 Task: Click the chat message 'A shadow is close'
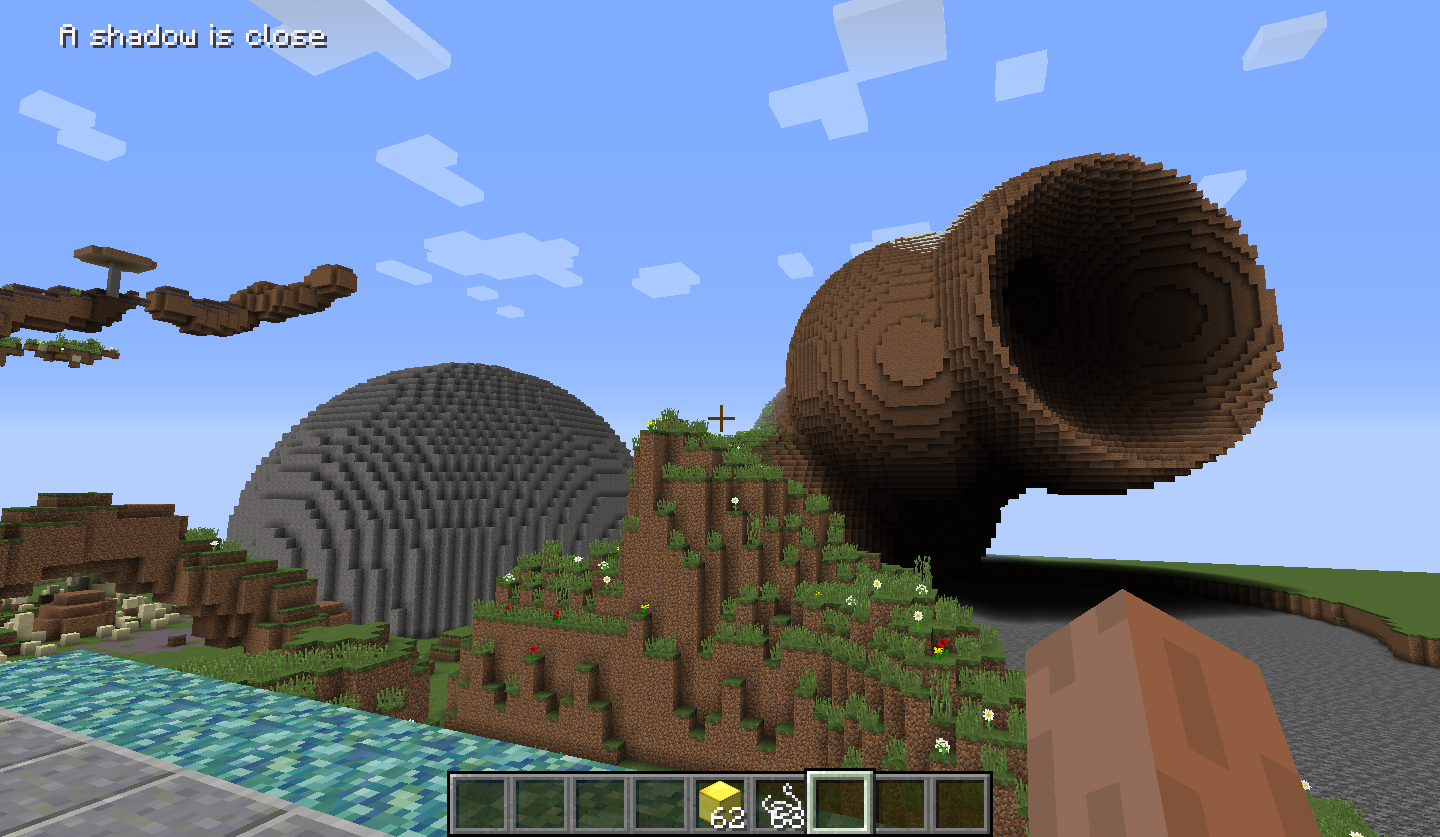[193, 38]
